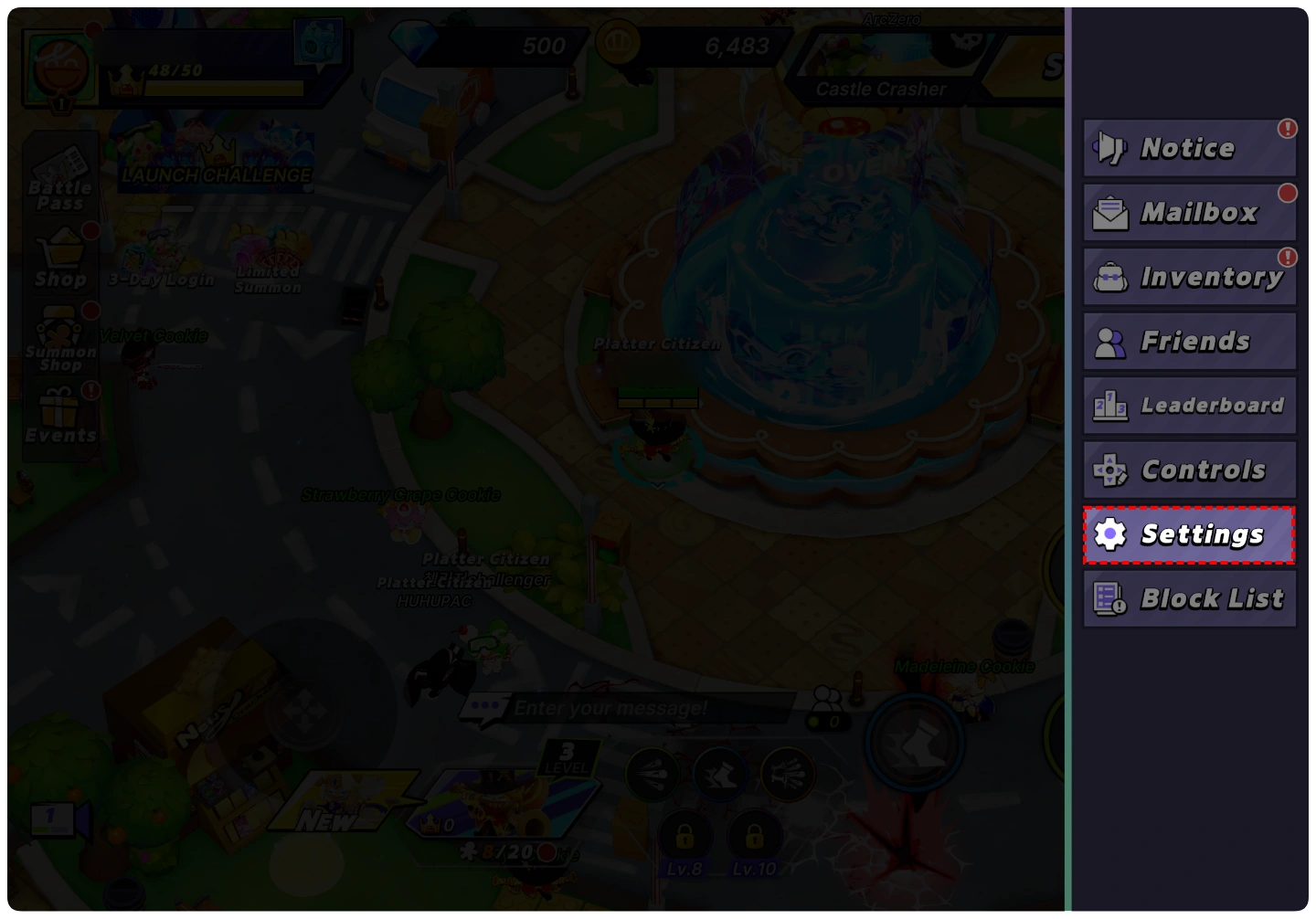
Task: View the Leaderboard
Action: [1189, 406]
